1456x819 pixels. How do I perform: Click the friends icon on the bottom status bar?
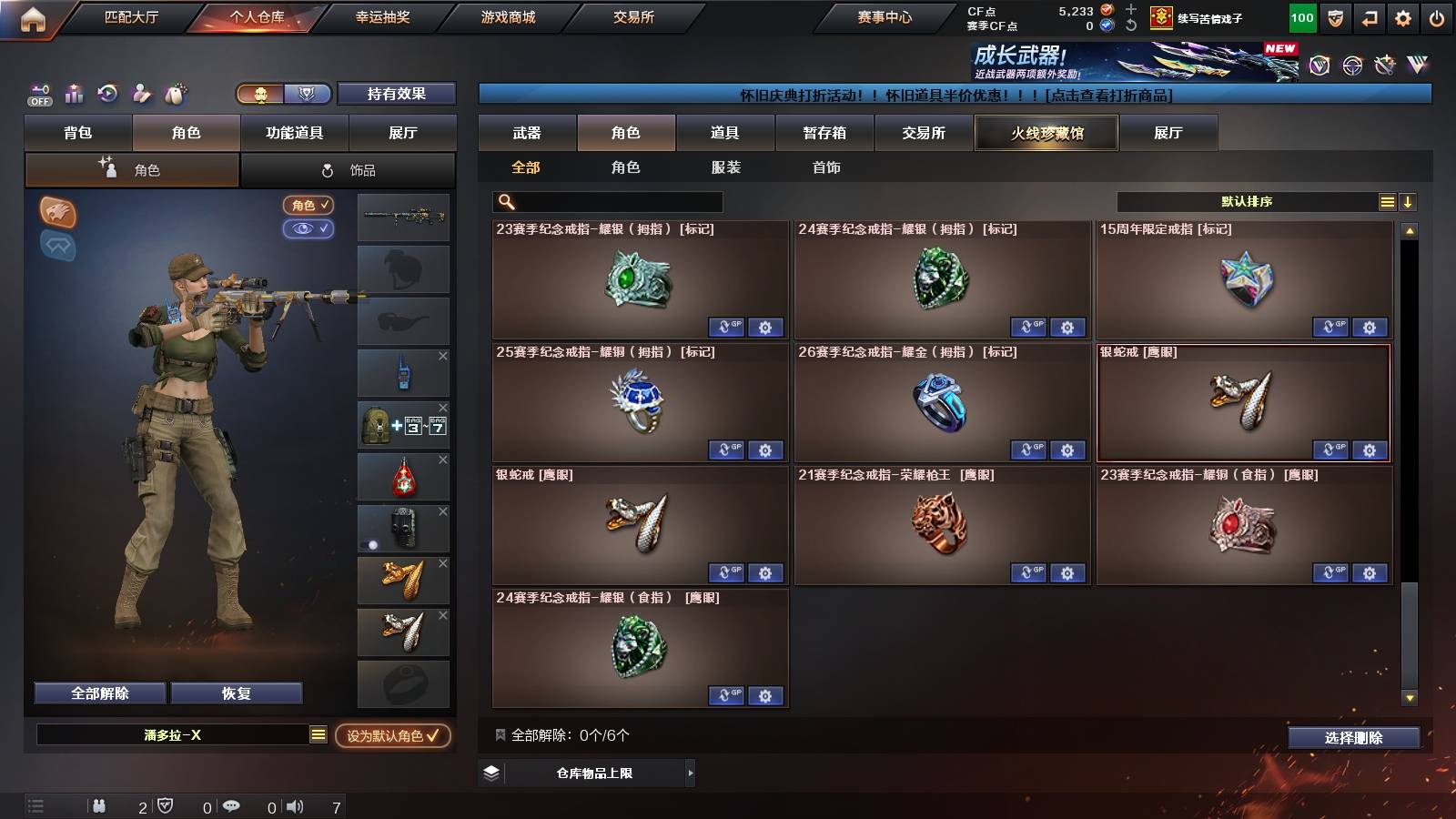pos(98,805)
